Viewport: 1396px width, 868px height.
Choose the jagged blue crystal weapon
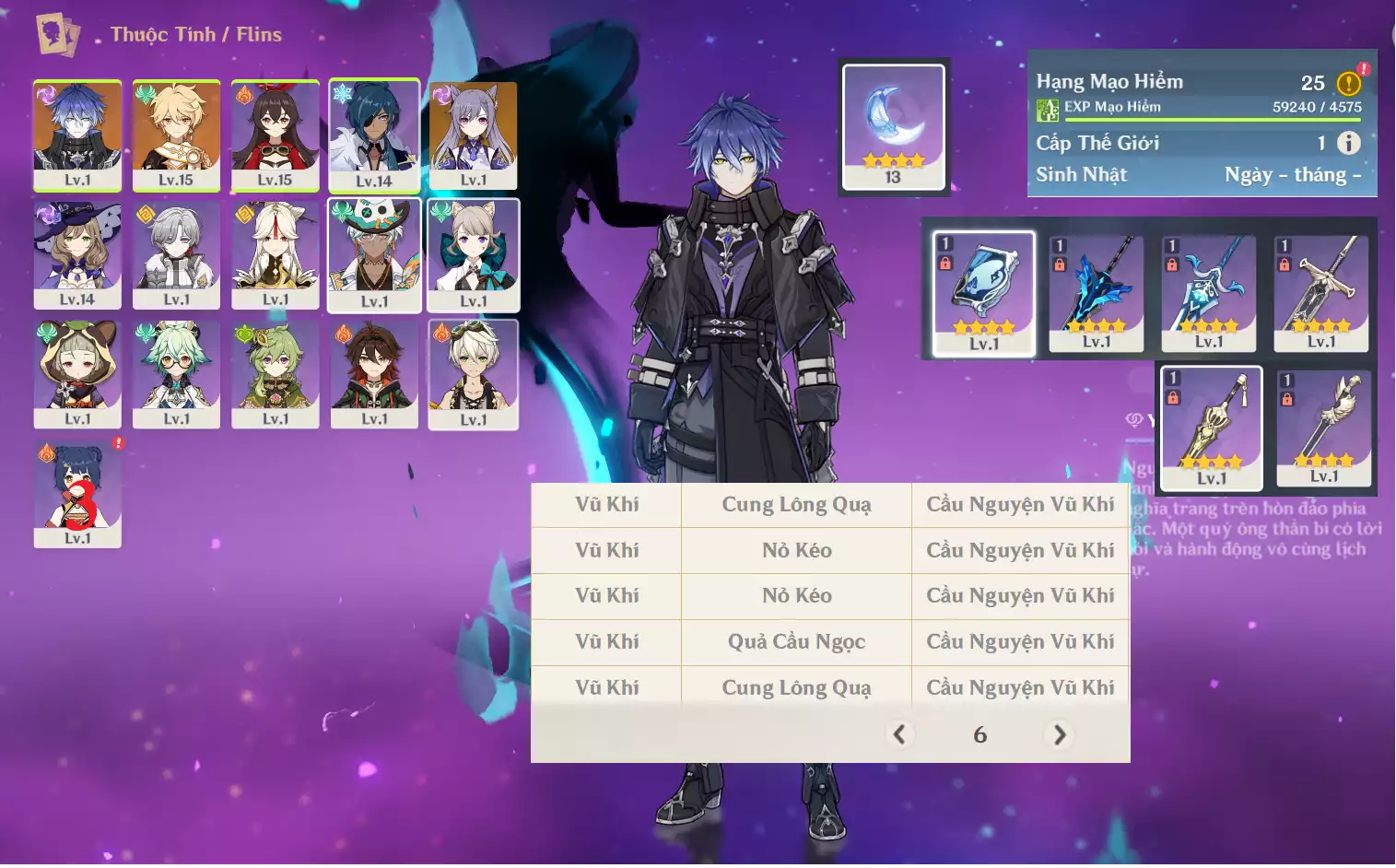tap(1097, 293)
